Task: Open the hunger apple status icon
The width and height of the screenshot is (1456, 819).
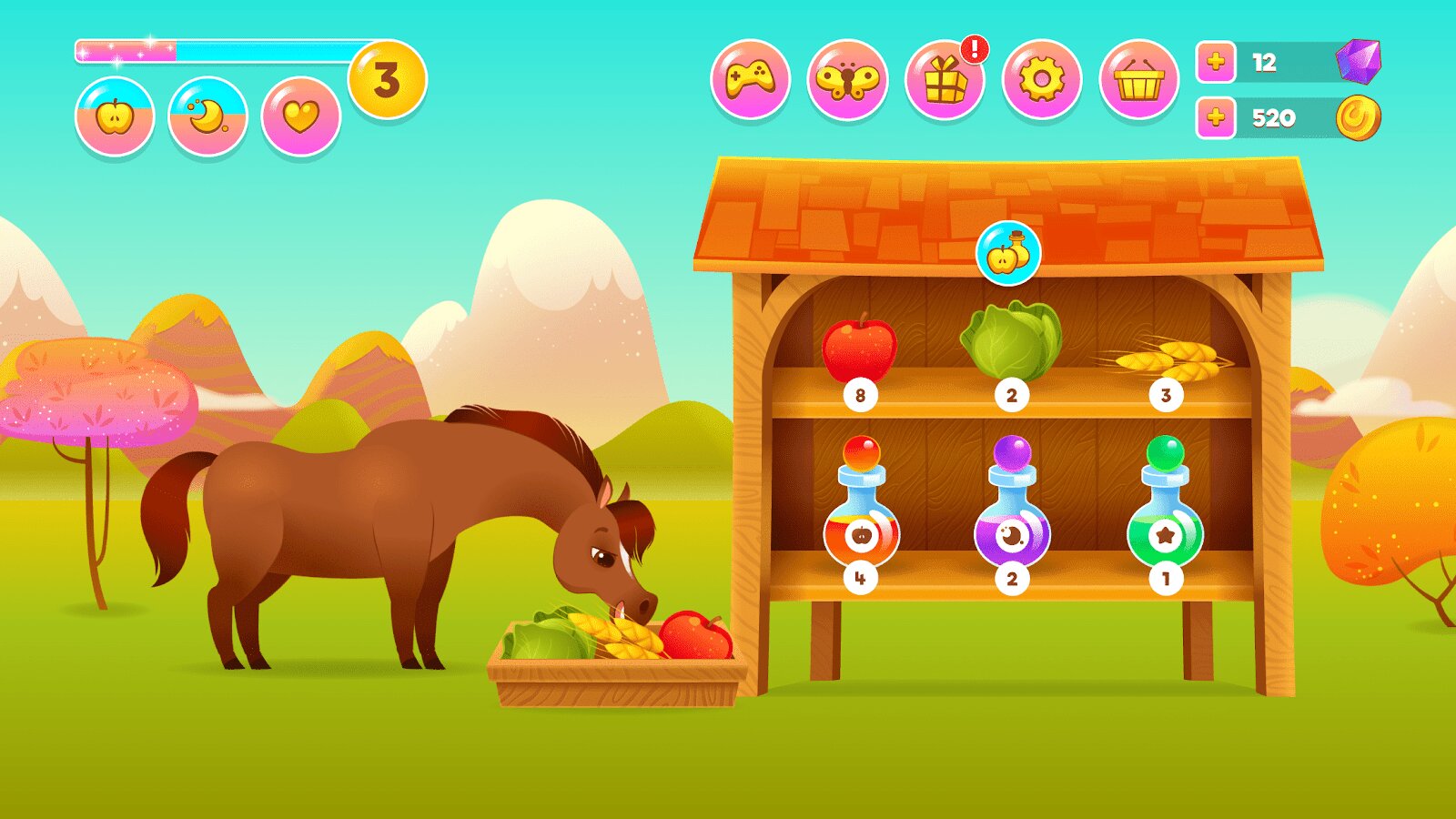Action: click(115, 116)
